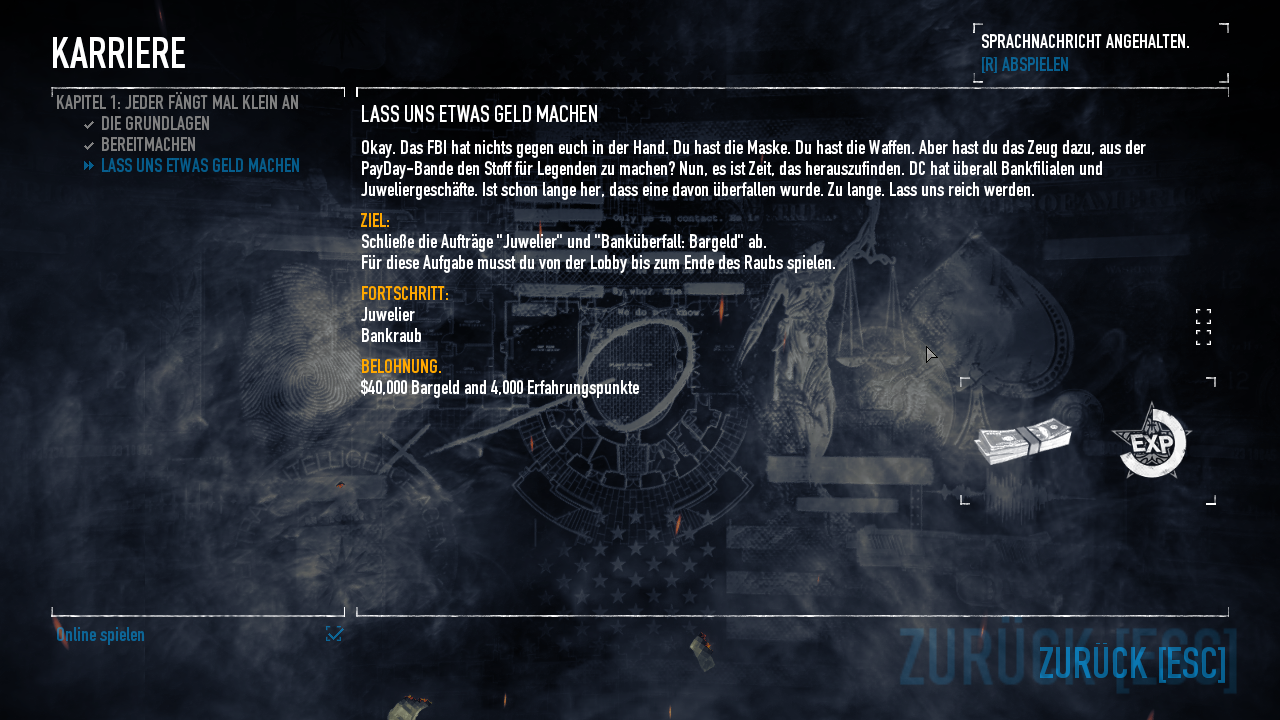
Task: Select the EXP star reward icon
Action: [1150, 442]
